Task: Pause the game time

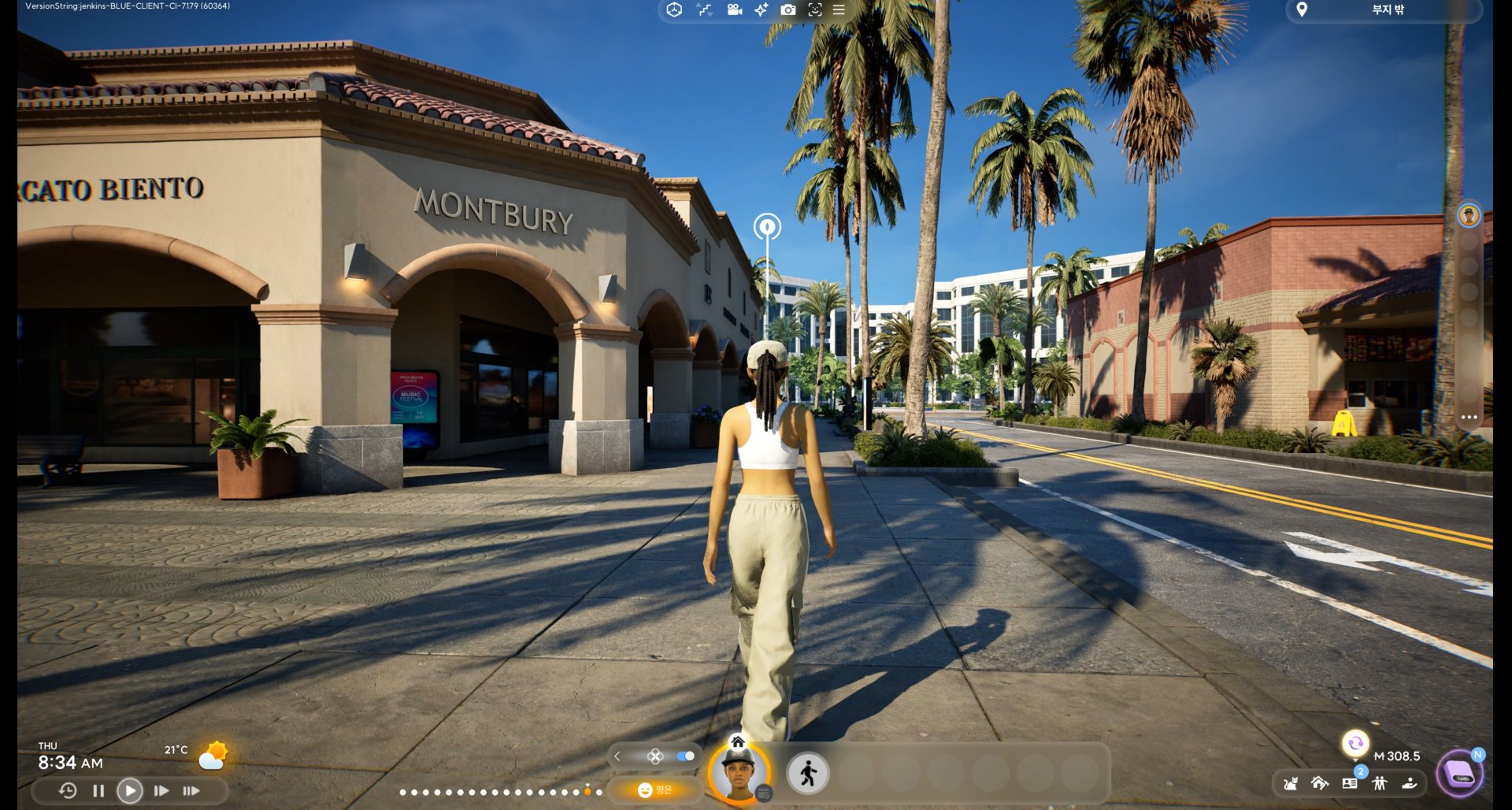Action: (x=98, y=790)
